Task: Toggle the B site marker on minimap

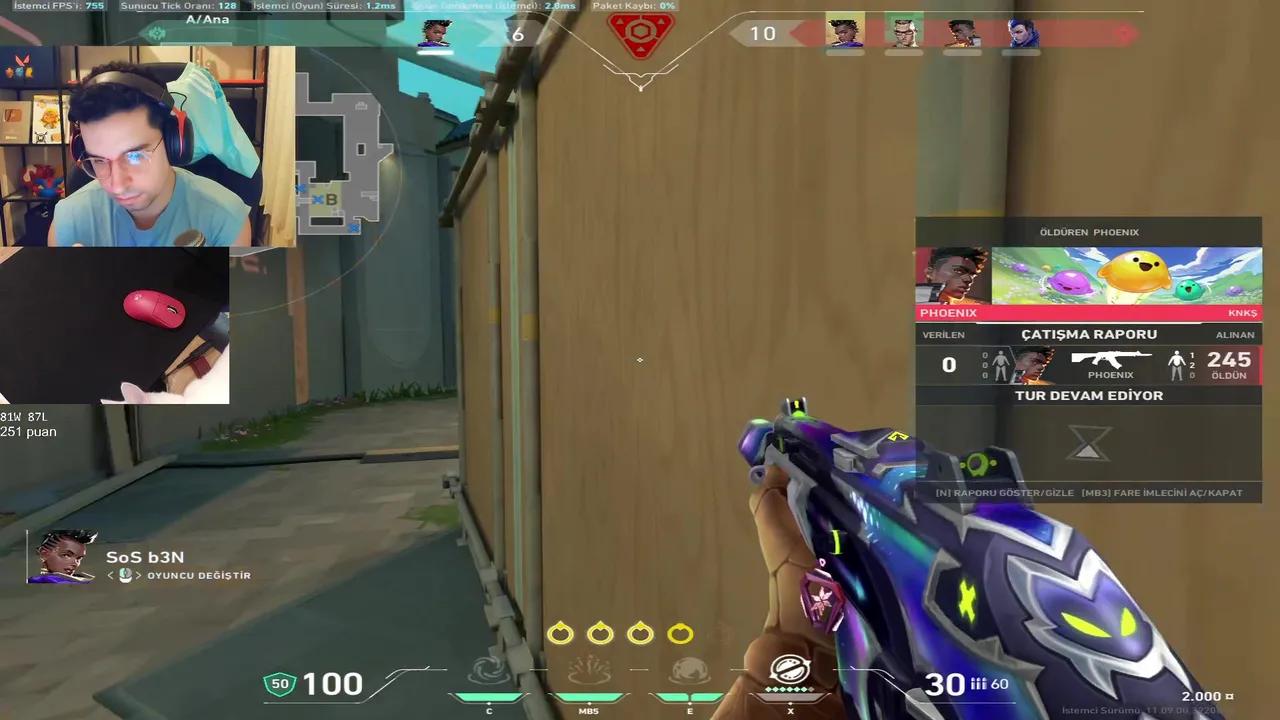Action: [x=331, y=199]
